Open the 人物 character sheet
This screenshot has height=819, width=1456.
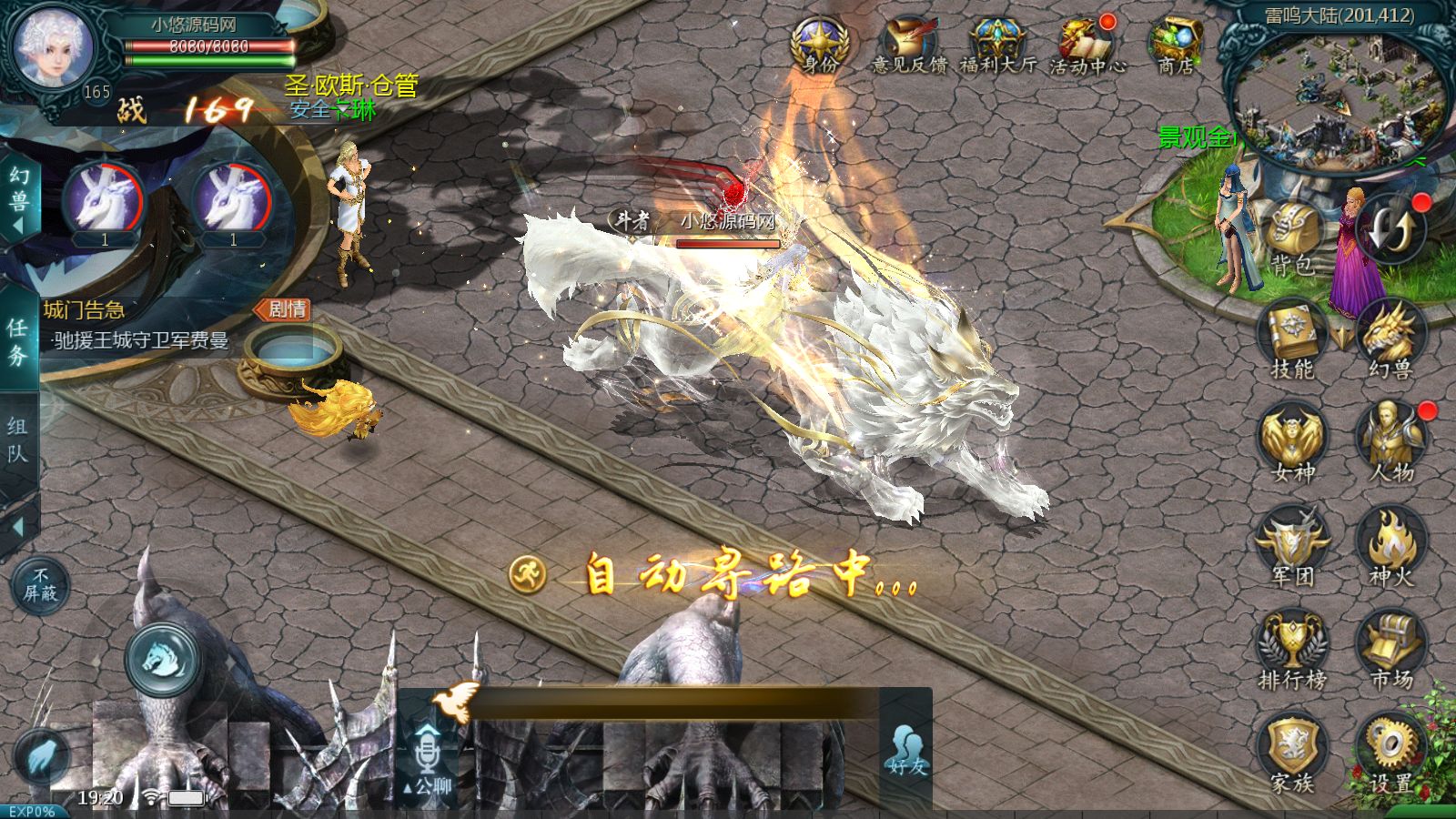coord(1390,444)
